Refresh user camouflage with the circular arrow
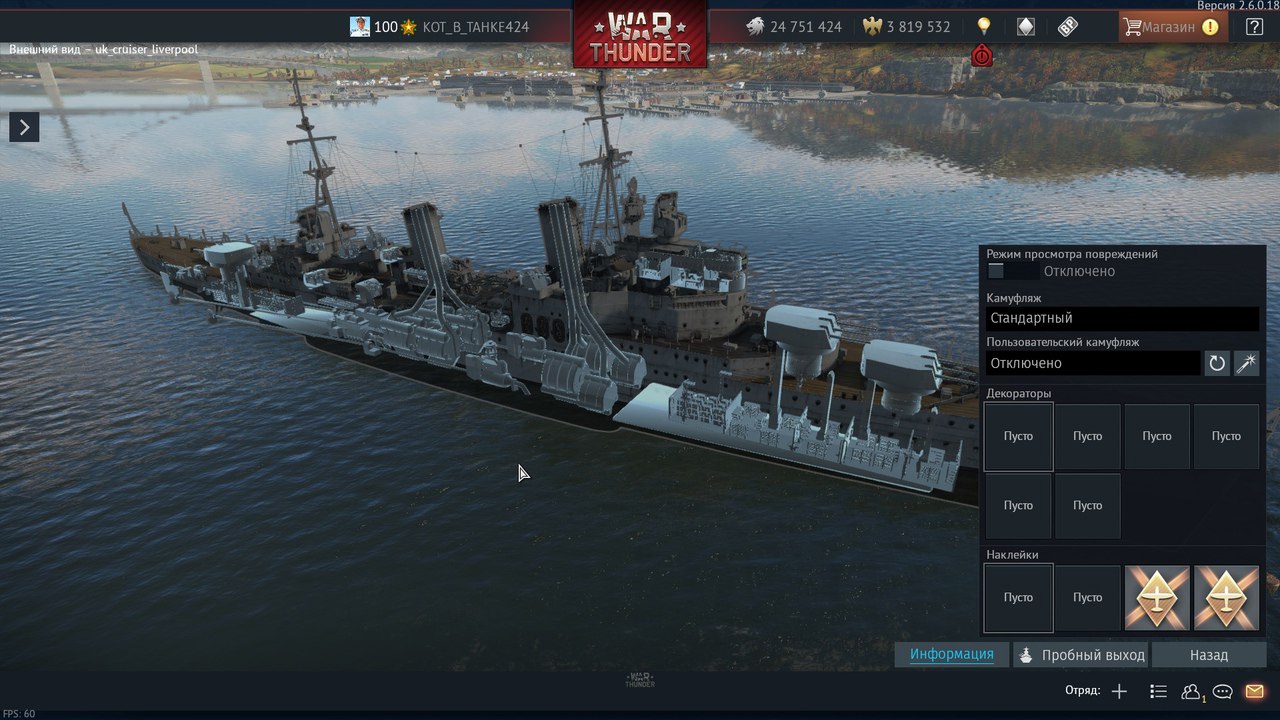The height and width of the screenshot is (720, 1280). point(1217,363)
